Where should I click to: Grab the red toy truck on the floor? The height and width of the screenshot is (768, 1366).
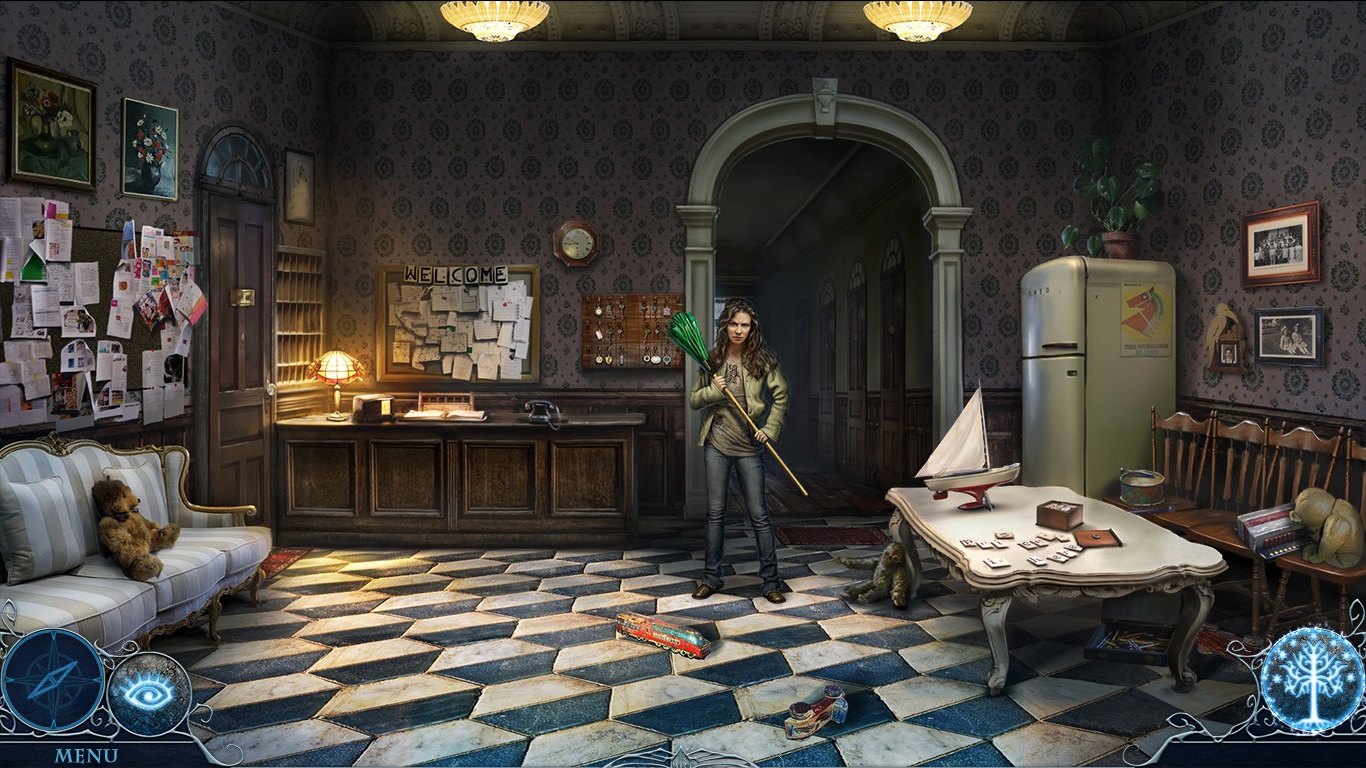point(660,635)
